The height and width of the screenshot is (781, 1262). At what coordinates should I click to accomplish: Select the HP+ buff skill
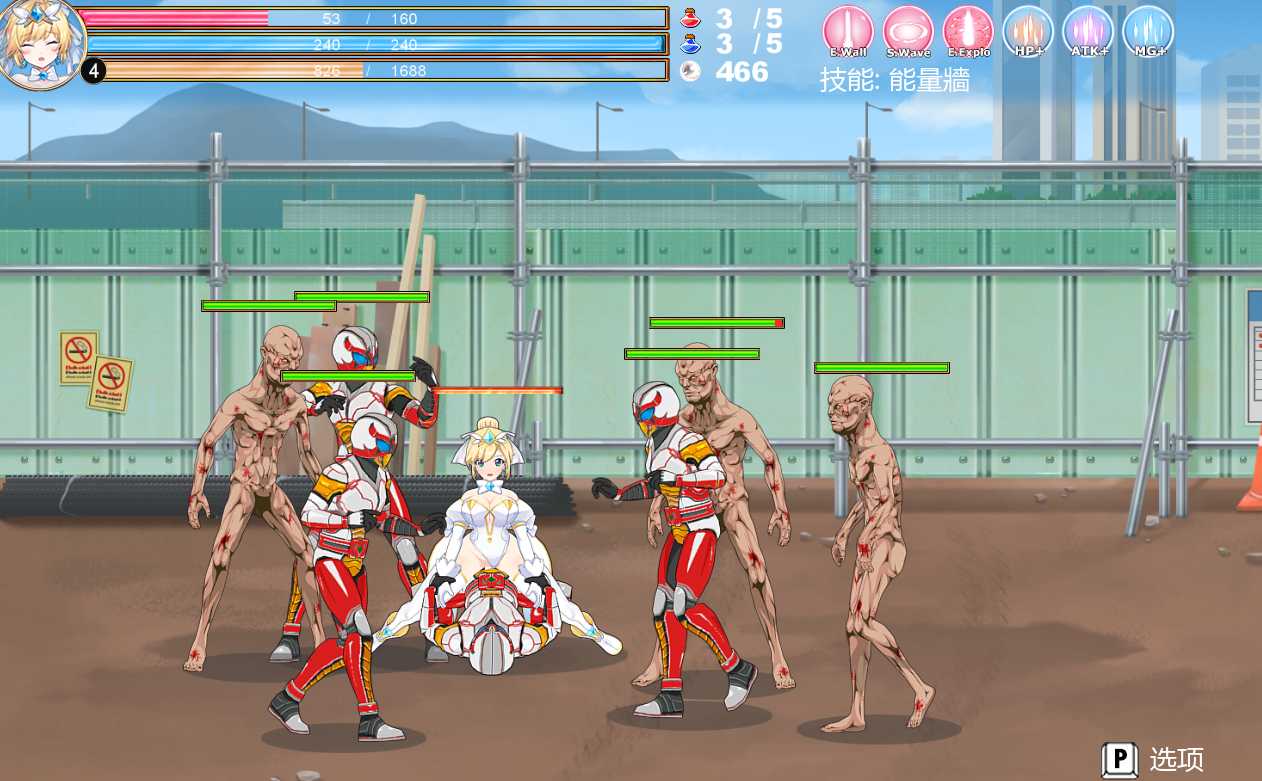pyautogui.click(x=1028, y=31)
